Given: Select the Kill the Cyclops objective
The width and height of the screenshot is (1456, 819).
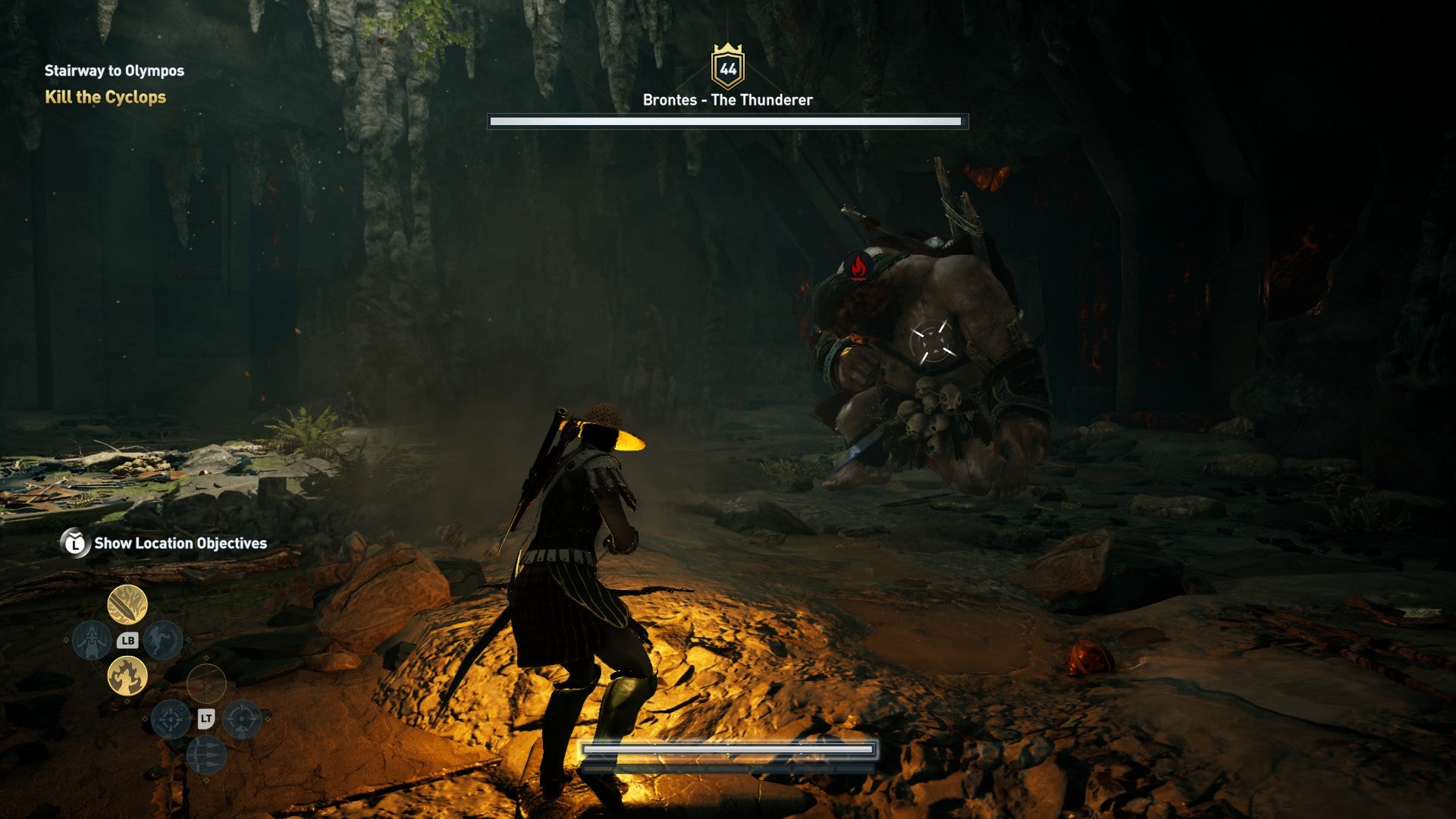Looking at the screenshot, I should (x=106, y=97).
